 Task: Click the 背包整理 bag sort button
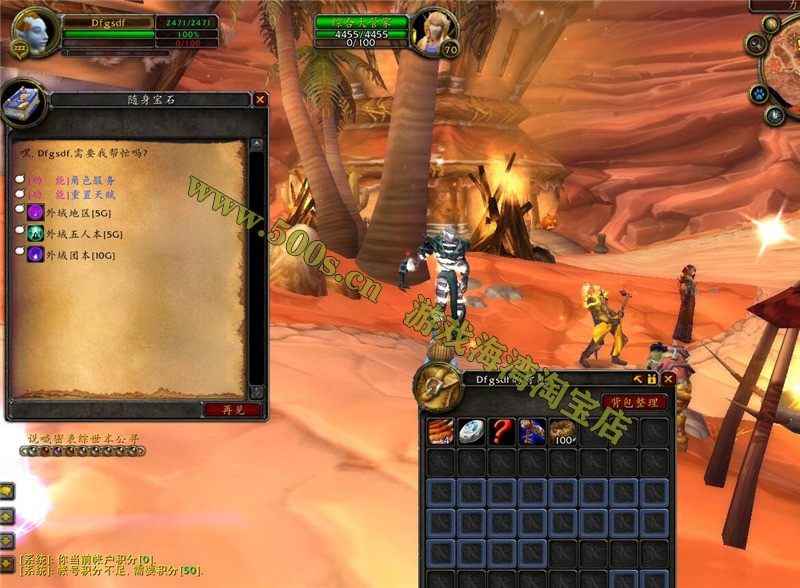(x=635, y=402)
